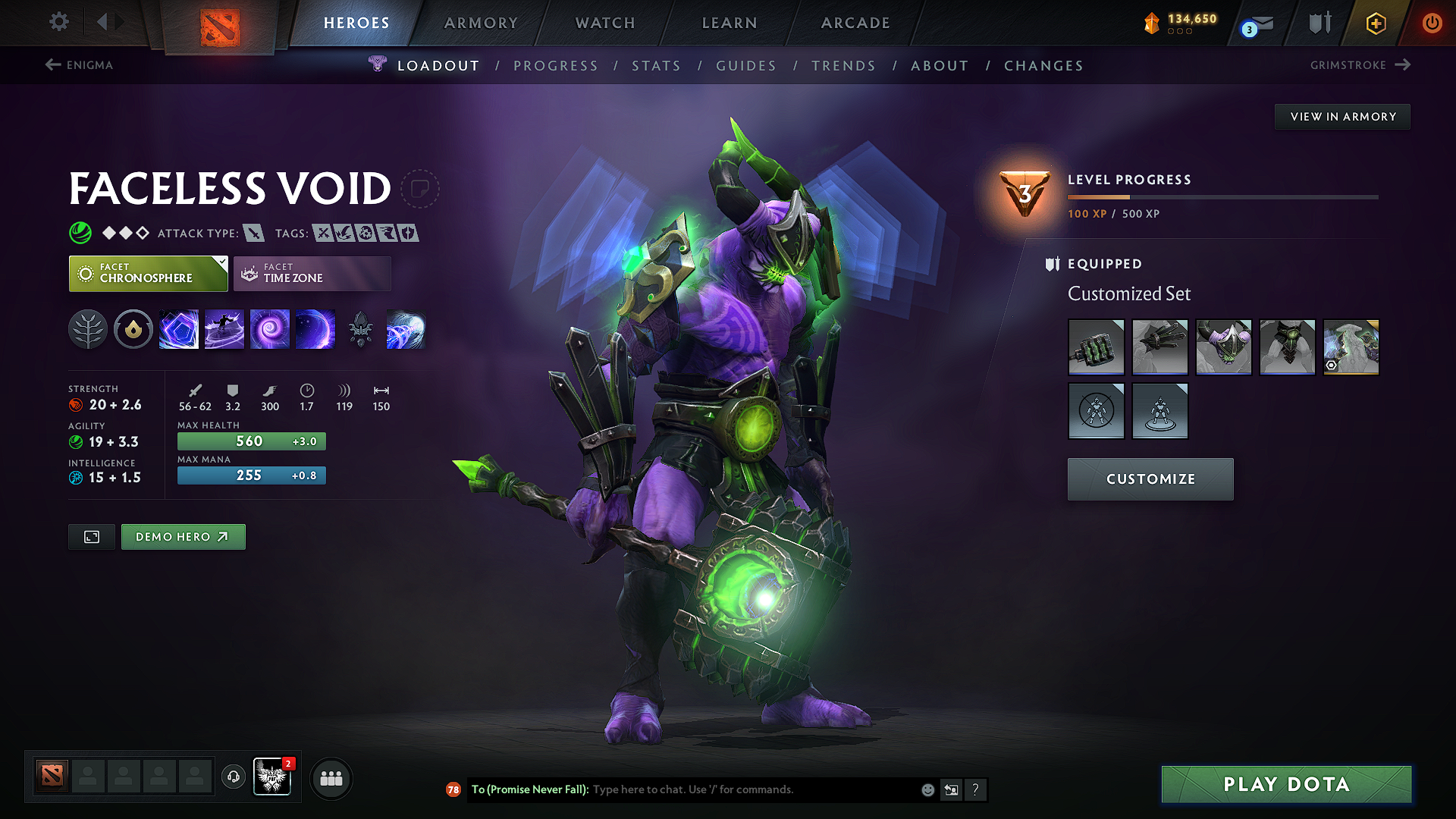This screenshot has height=819, width=1456.
Task: Open the ARMORY menu
Action: [x=481, y=23]
